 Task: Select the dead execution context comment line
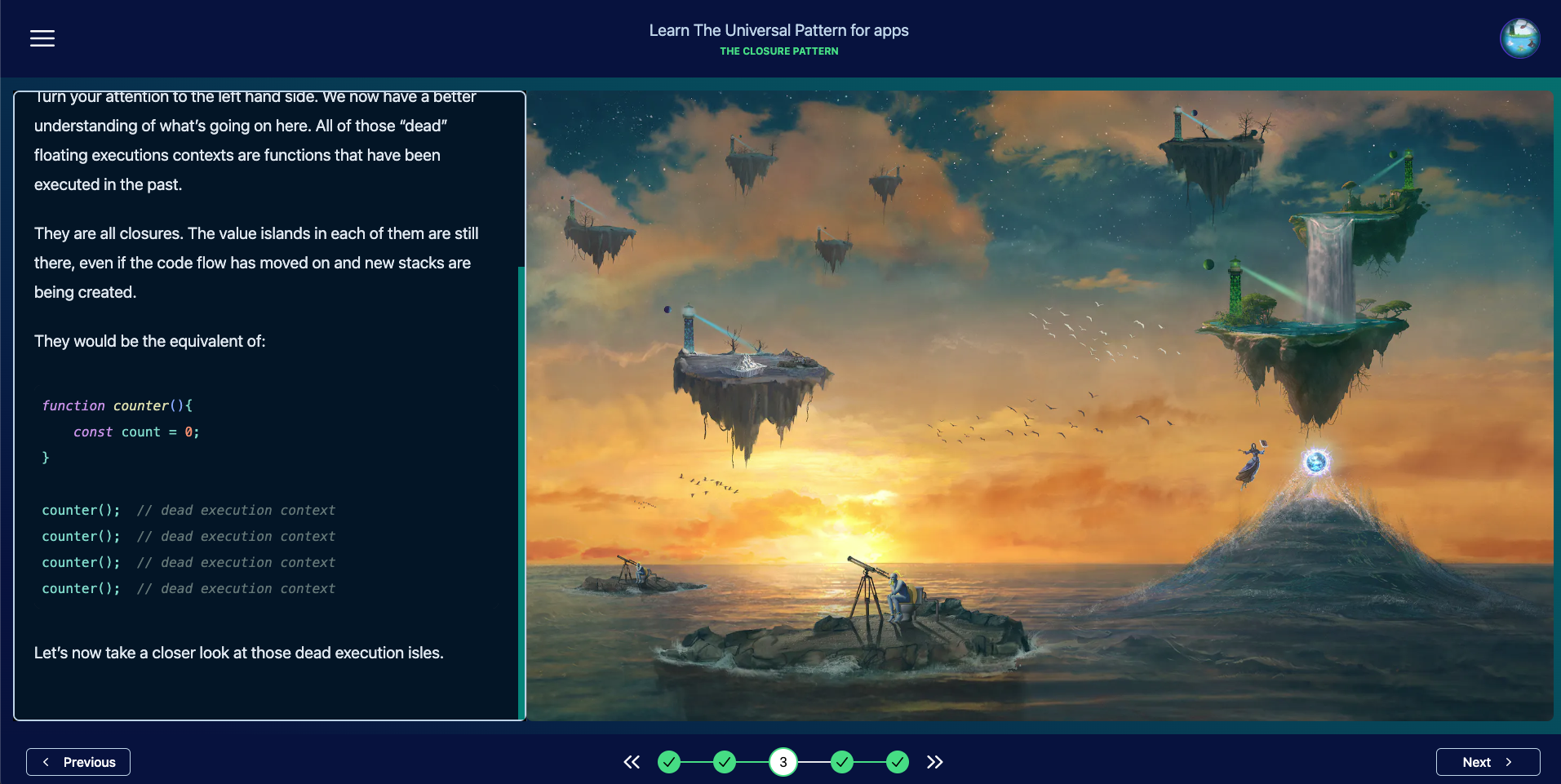tap(237, 510)
